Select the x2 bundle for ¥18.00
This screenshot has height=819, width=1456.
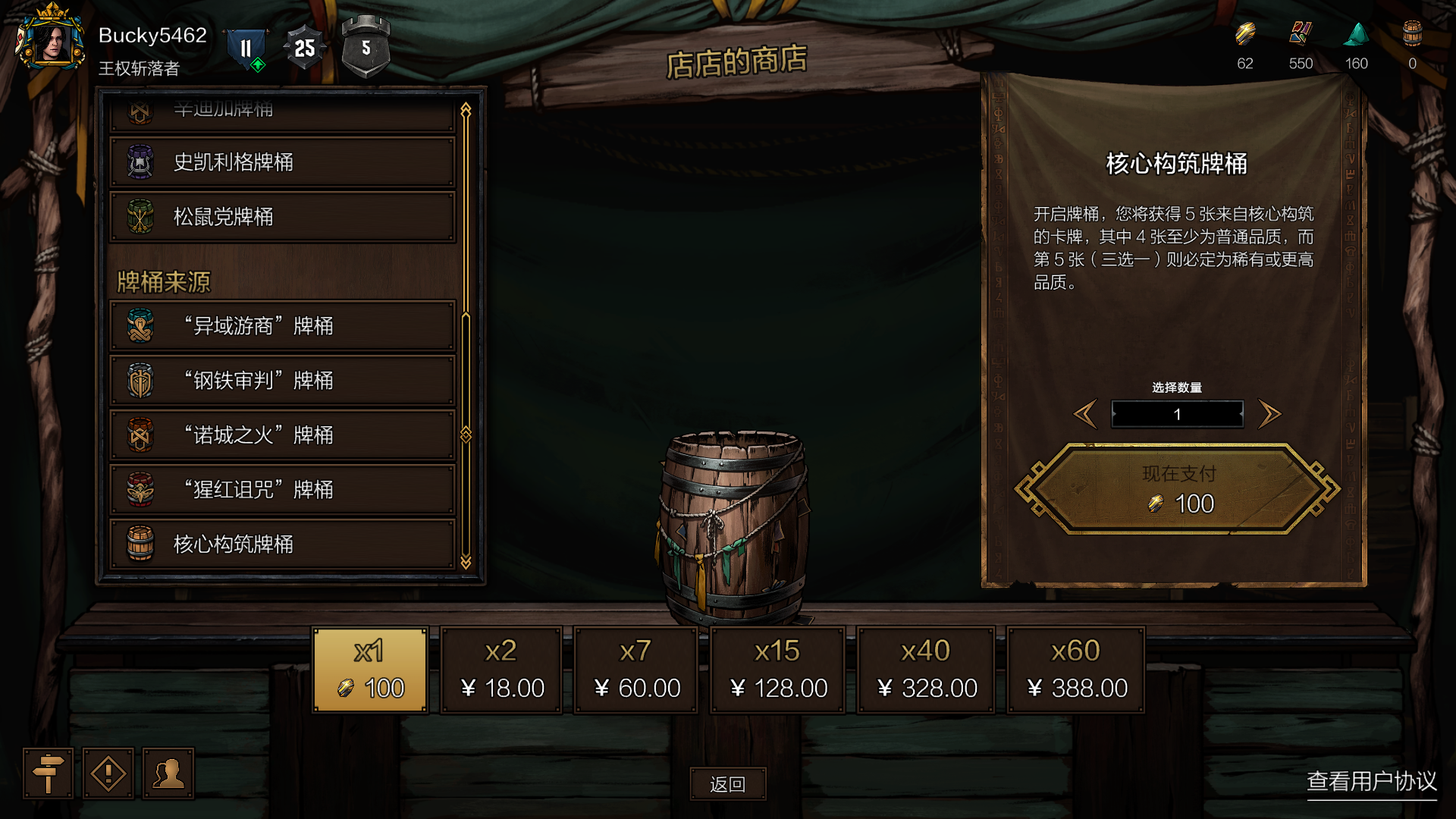(501, 670)
